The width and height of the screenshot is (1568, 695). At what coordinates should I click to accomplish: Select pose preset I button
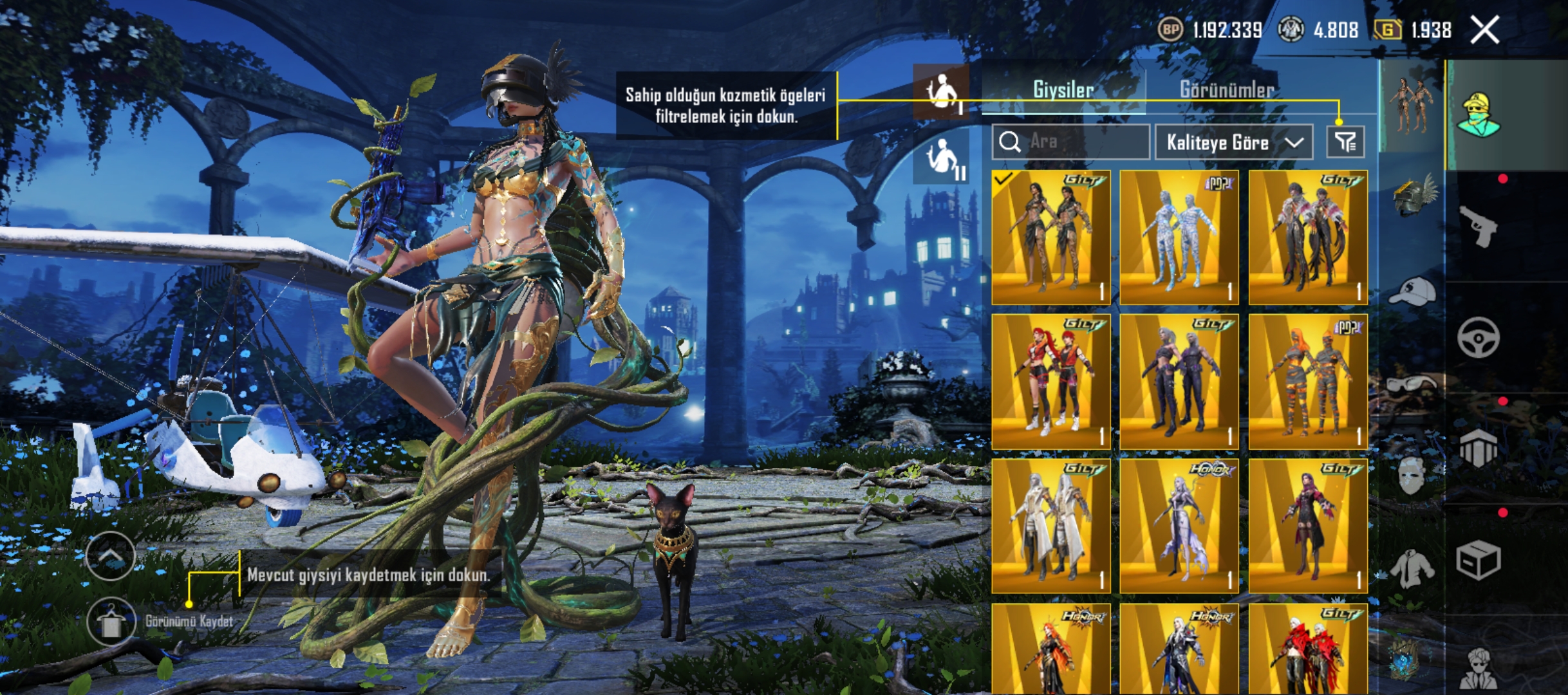[x=941, y=93]
